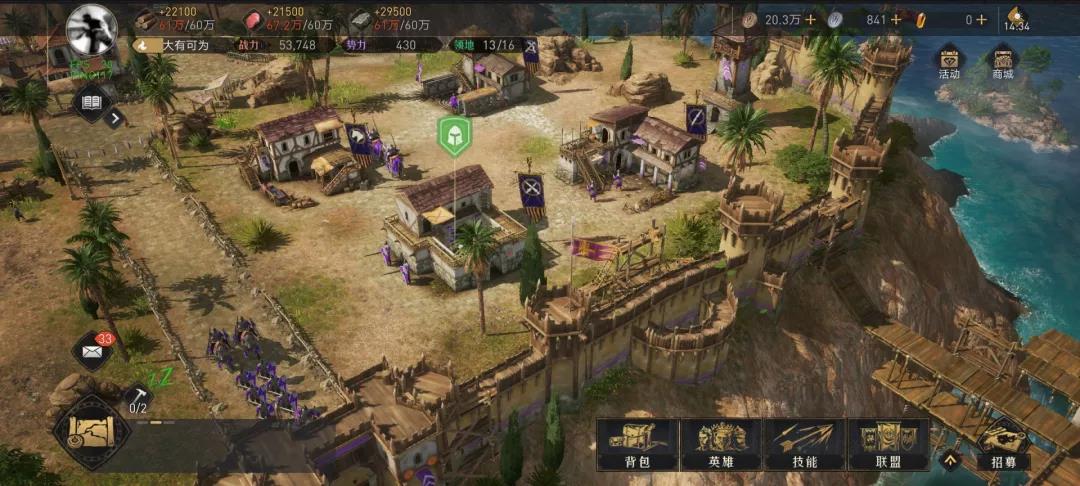The width and height of the screenshot is (1080, 486).
Task: Open the 背包 backpack menu
Action: [x=637, y=445]
